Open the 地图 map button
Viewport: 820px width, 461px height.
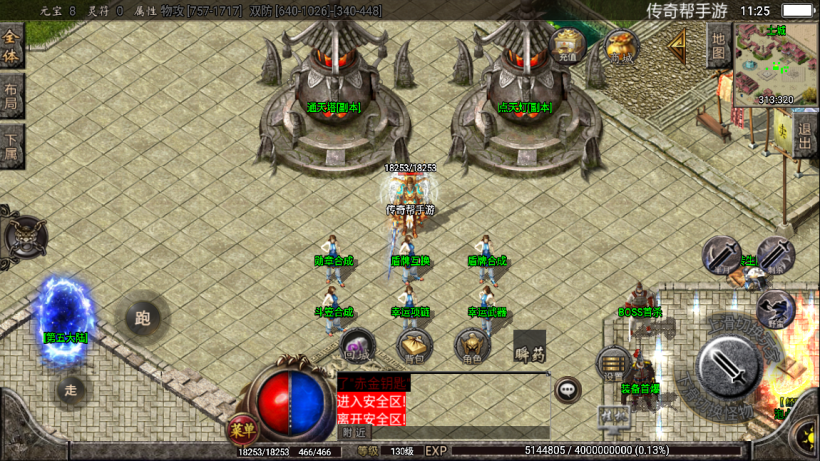pos(718,47)
